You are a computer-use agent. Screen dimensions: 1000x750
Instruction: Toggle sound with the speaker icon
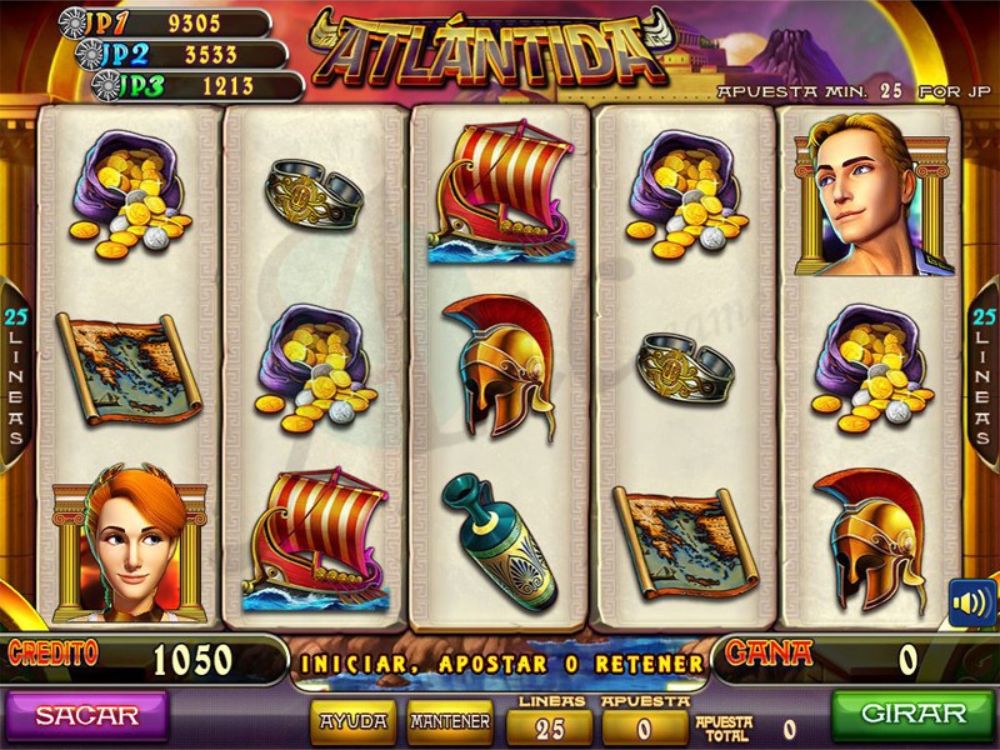(971, 602)
